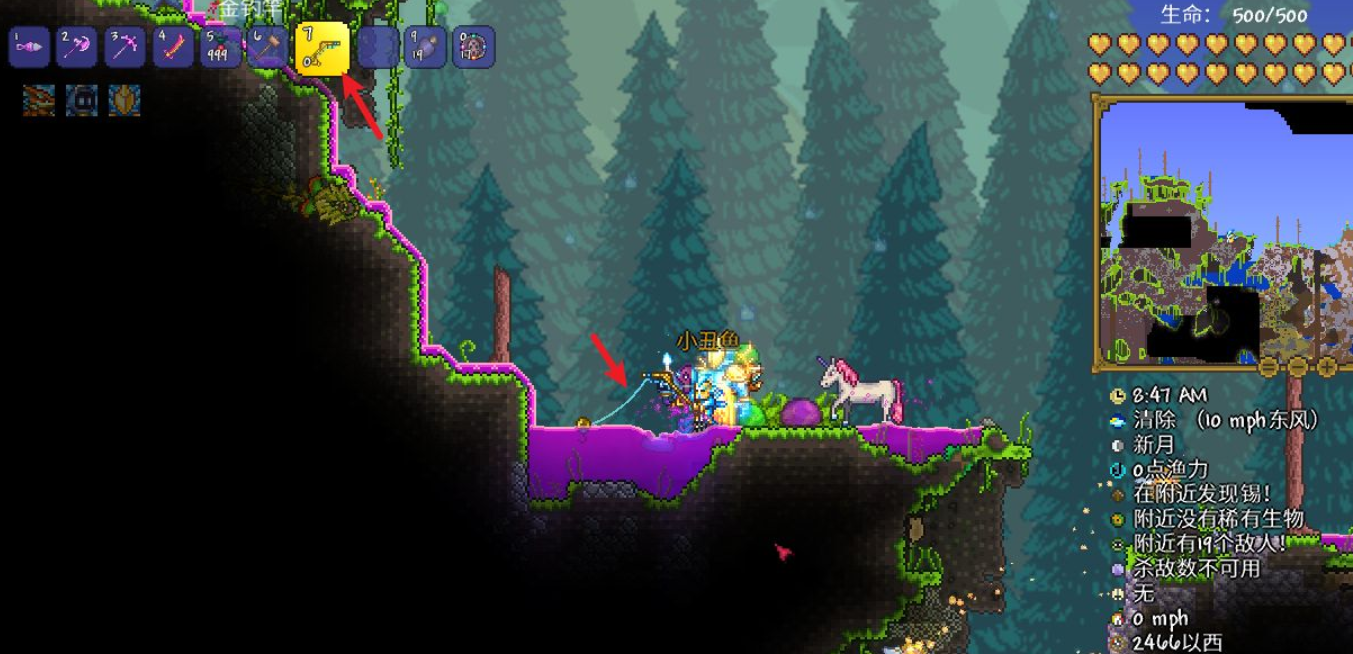Click the highlighted golden fishing rod slot

tap(322, 48)
